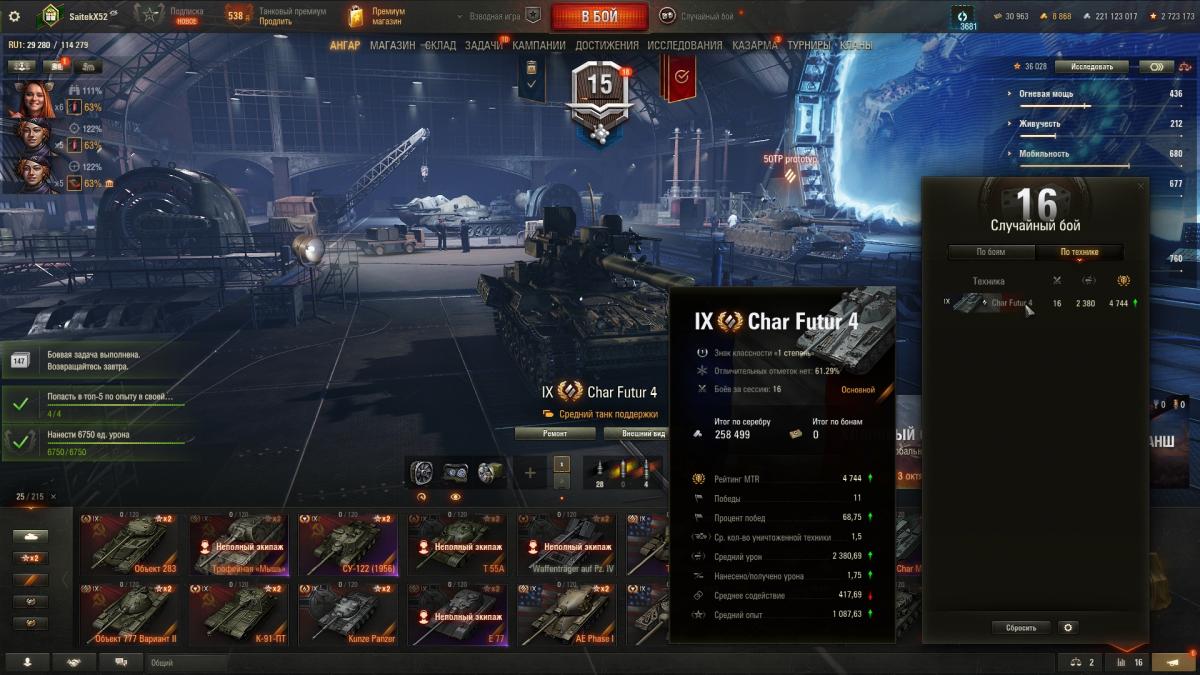Switch to the ДОСТИЖЕНИЯ tab
This screenshot has width=1200, height=675.
tap(606, 45)
